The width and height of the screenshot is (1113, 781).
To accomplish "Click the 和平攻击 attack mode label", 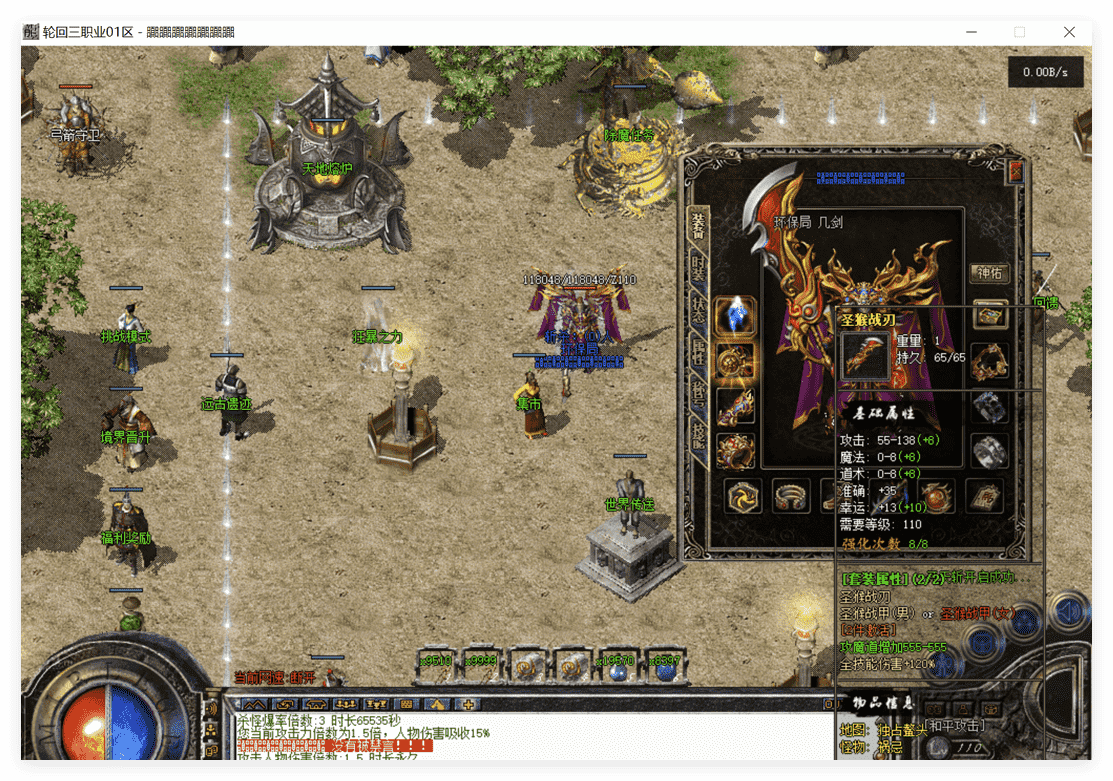I will pos(953,725).
